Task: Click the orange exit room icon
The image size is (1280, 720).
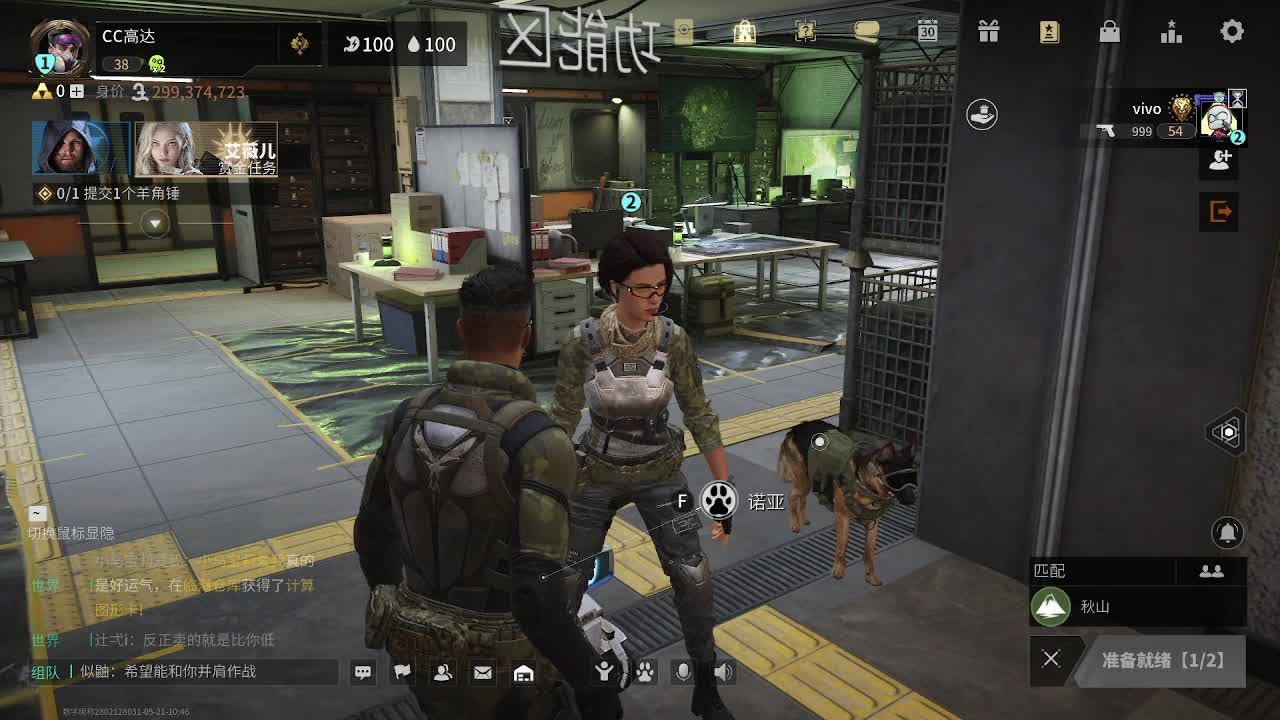Action: (x=1219, y=211)
